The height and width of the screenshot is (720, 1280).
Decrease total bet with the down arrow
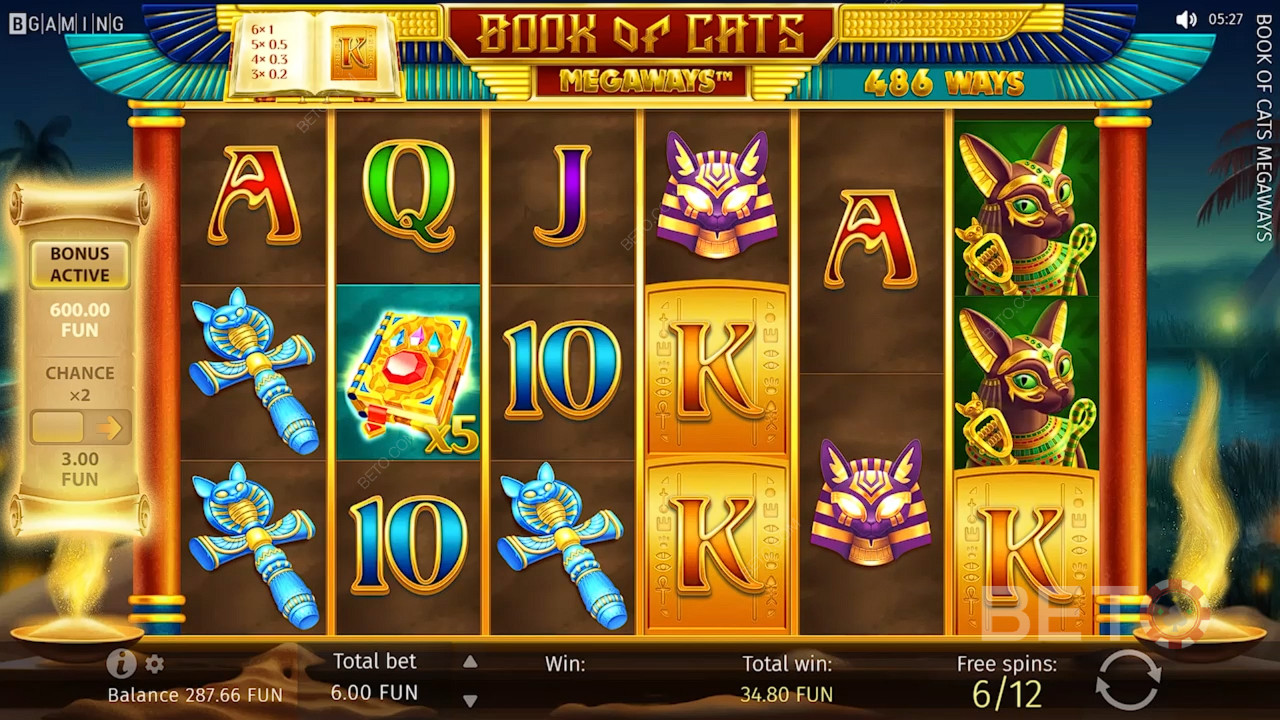470,700
